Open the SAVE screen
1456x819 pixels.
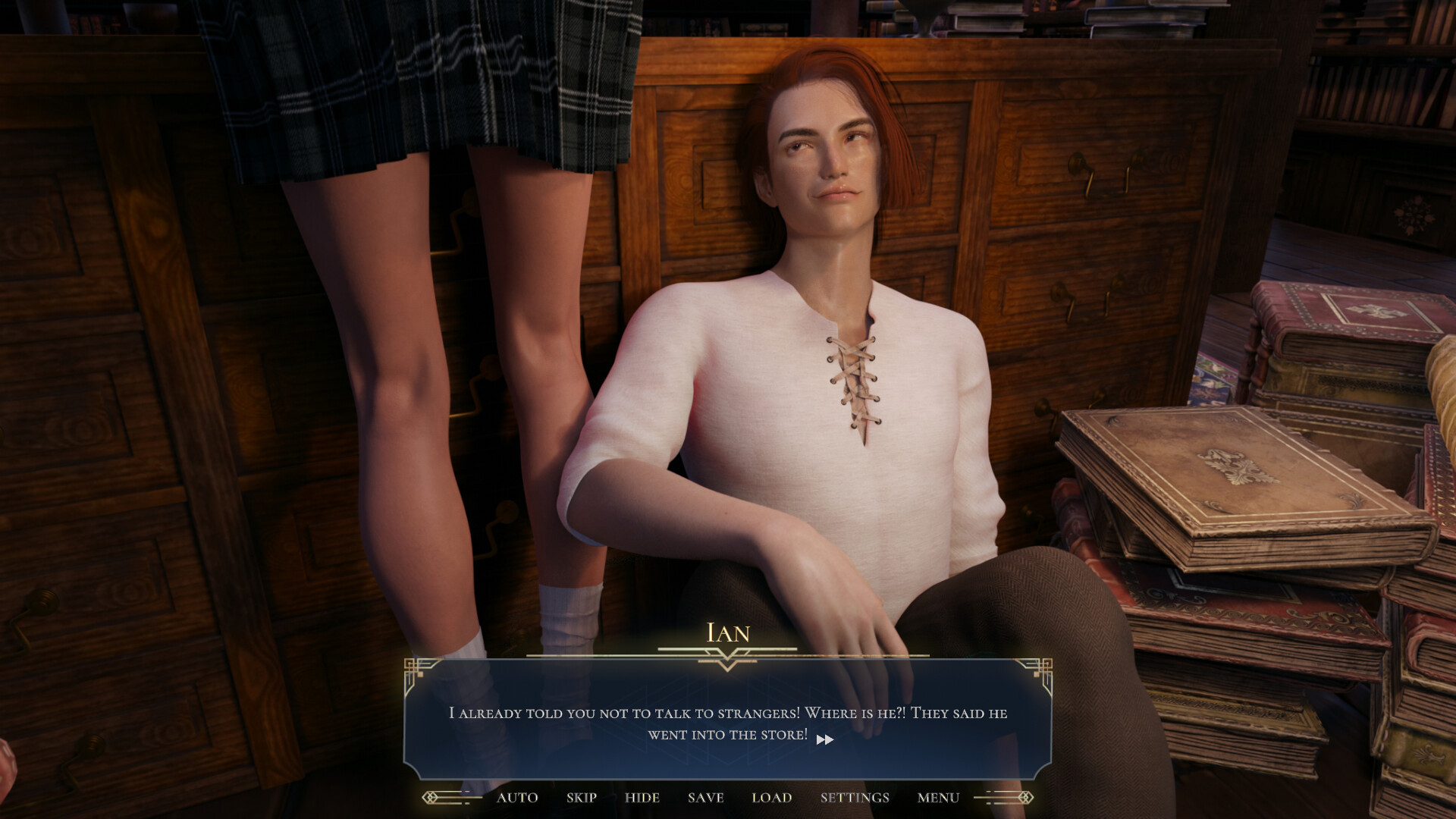[x=704, y=798]
